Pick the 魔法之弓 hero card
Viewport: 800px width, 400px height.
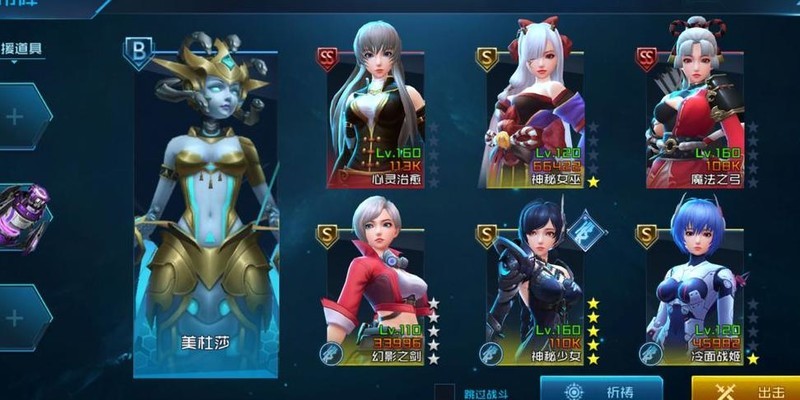pyautogui.click(x=696, y=115)
